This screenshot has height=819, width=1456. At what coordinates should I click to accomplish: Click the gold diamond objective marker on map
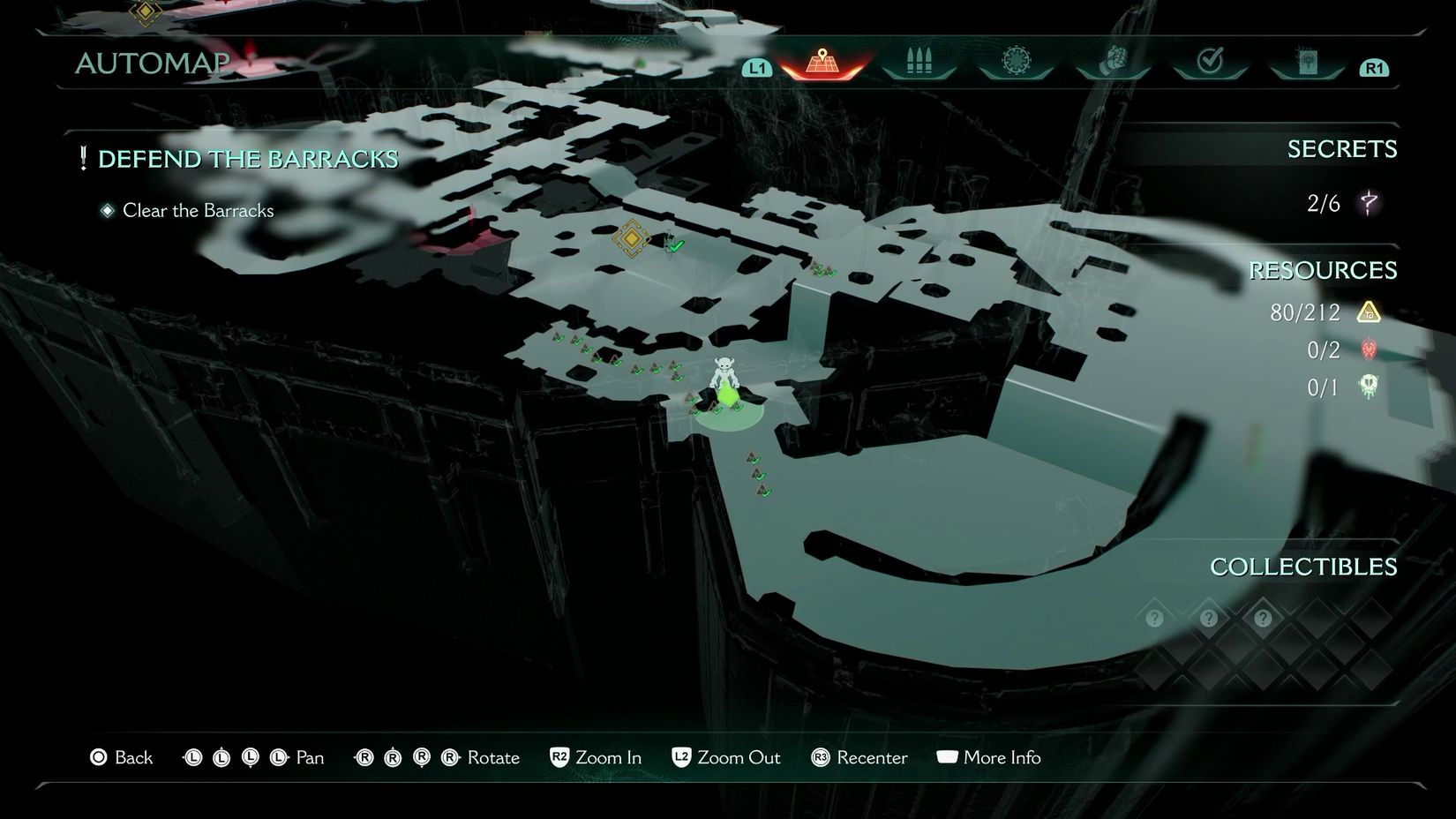pyautogui.click(x=632, y=238)
